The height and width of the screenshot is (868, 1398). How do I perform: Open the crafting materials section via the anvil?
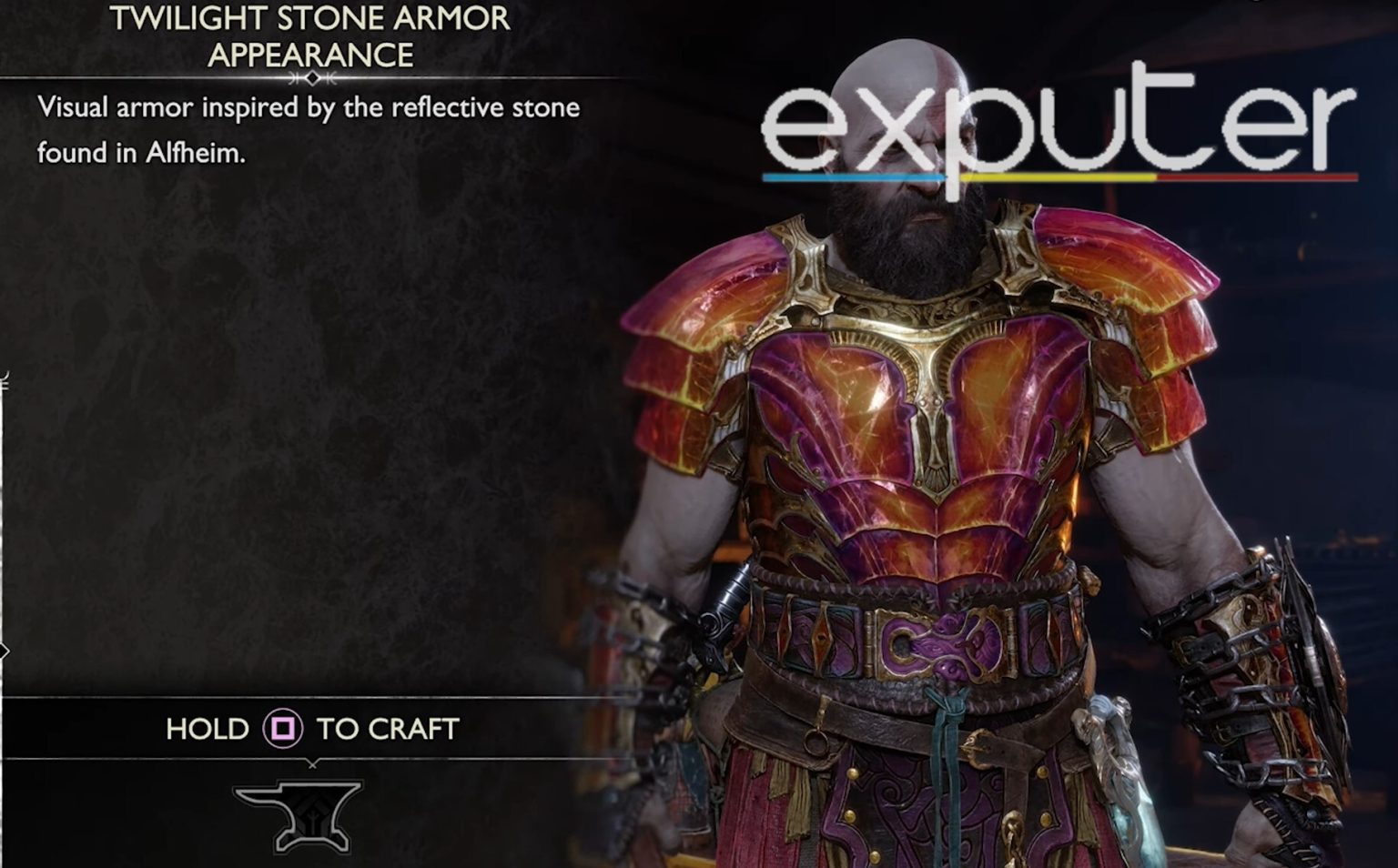[x=297, y=814]
